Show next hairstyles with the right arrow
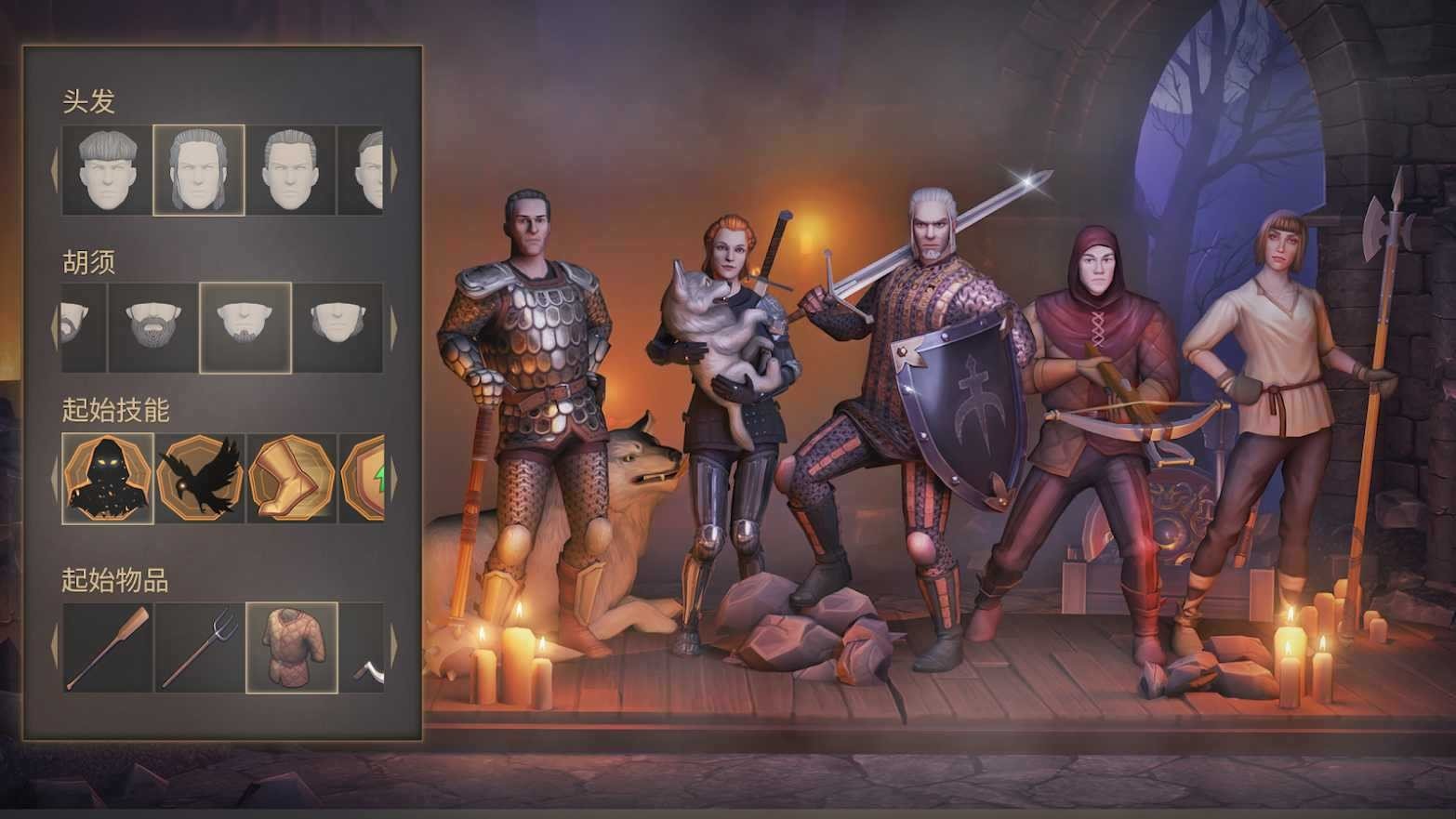This screenshot has width=1456, height=819. coord(393,171)
